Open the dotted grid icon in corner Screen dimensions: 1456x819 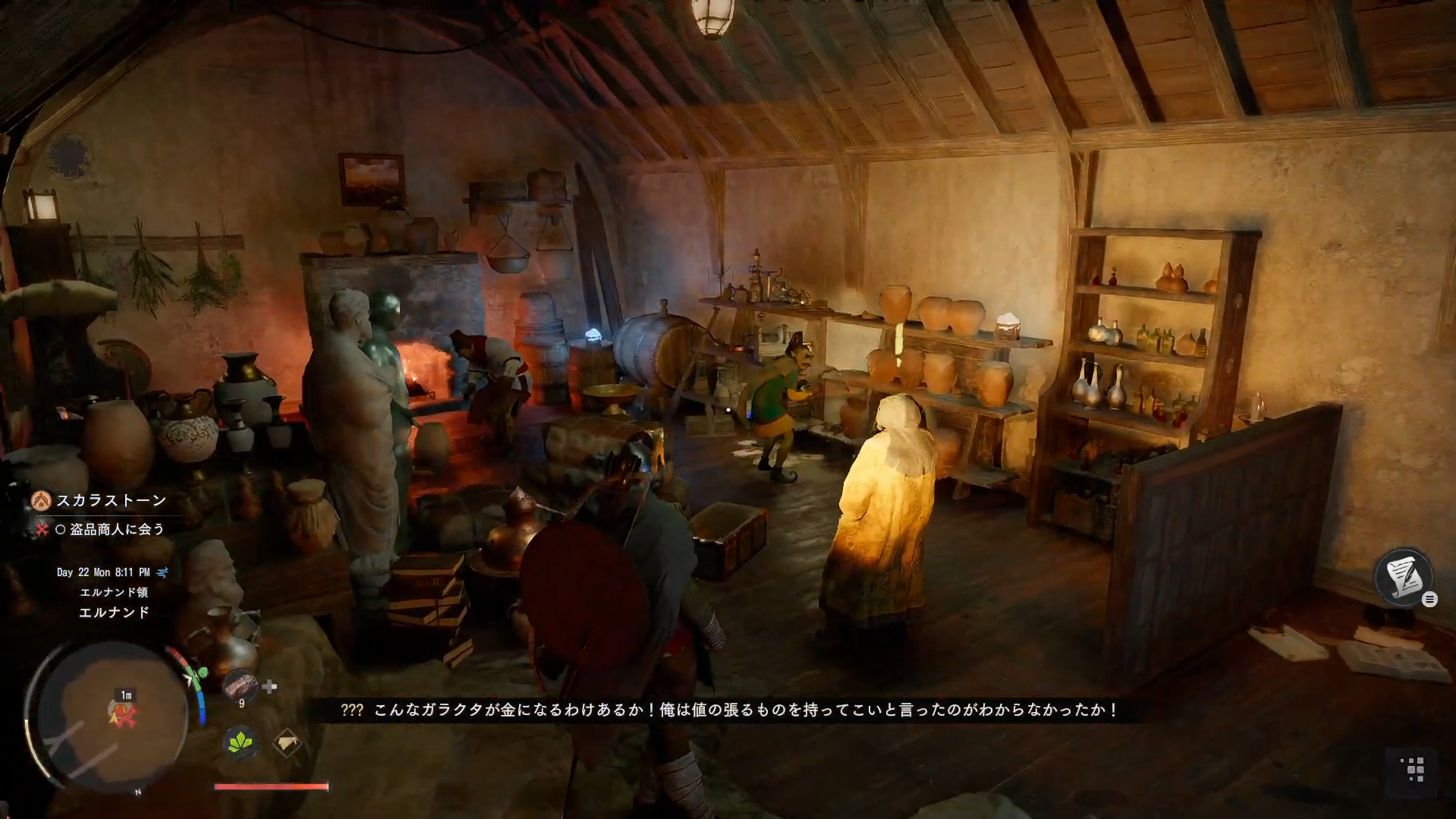click(1415, 769)
